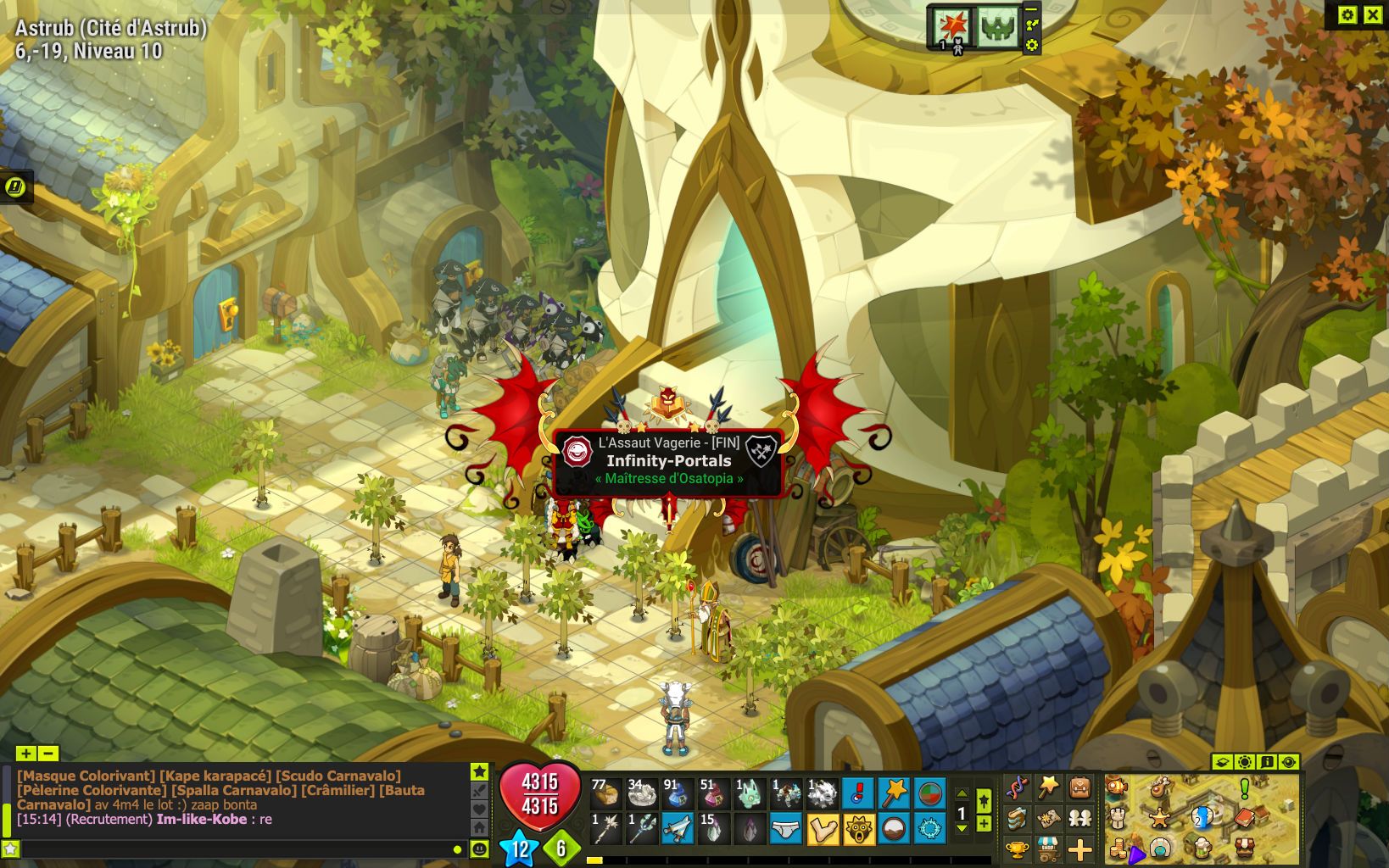This screenshot has height=868, width=1389.
Task: Click the red exclamation mark shortcut
Action: pyautogui.click(x=858, y=794)
